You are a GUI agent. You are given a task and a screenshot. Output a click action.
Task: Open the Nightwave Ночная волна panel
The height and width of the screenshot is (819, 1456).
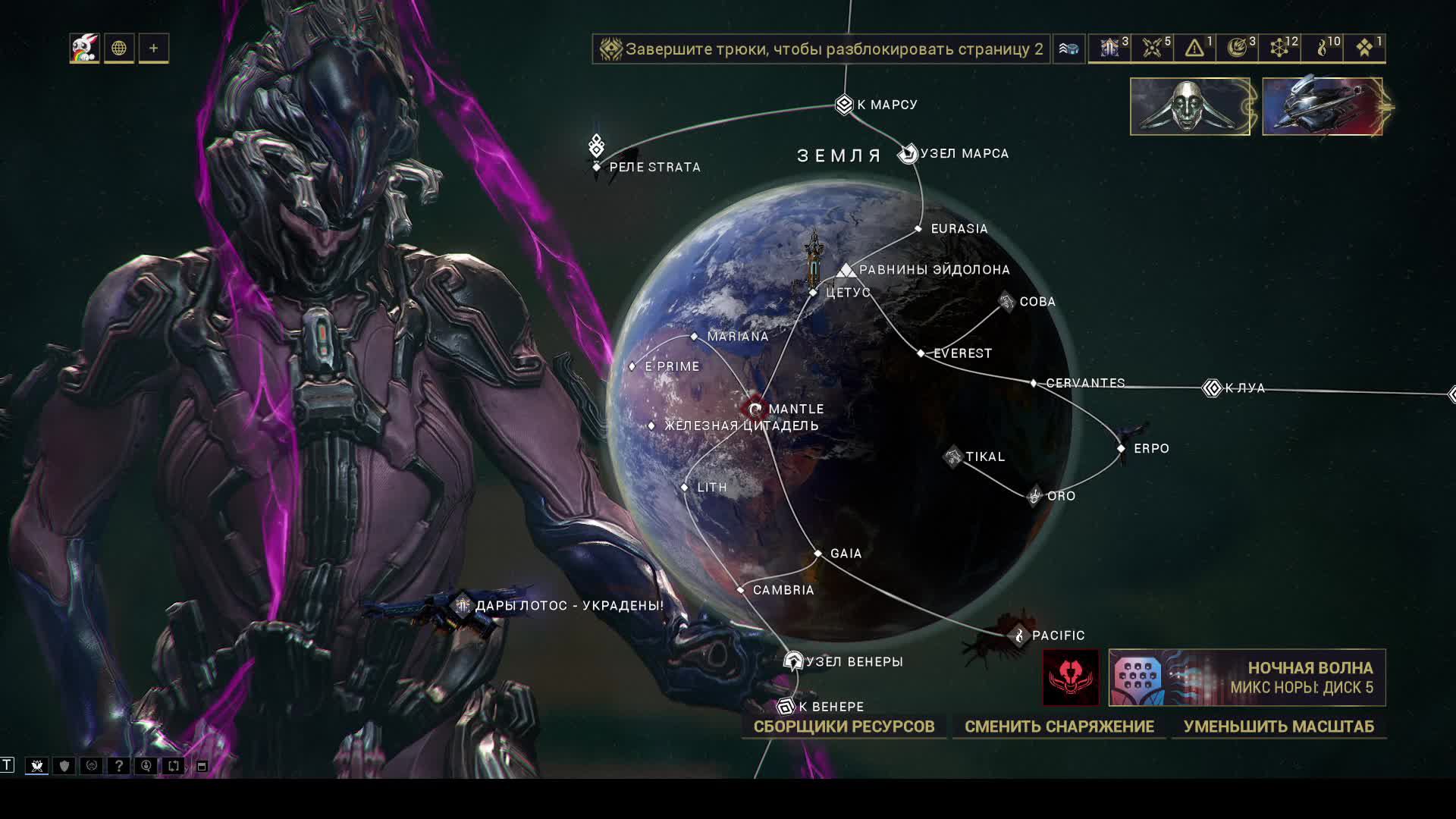(1247, 677)
